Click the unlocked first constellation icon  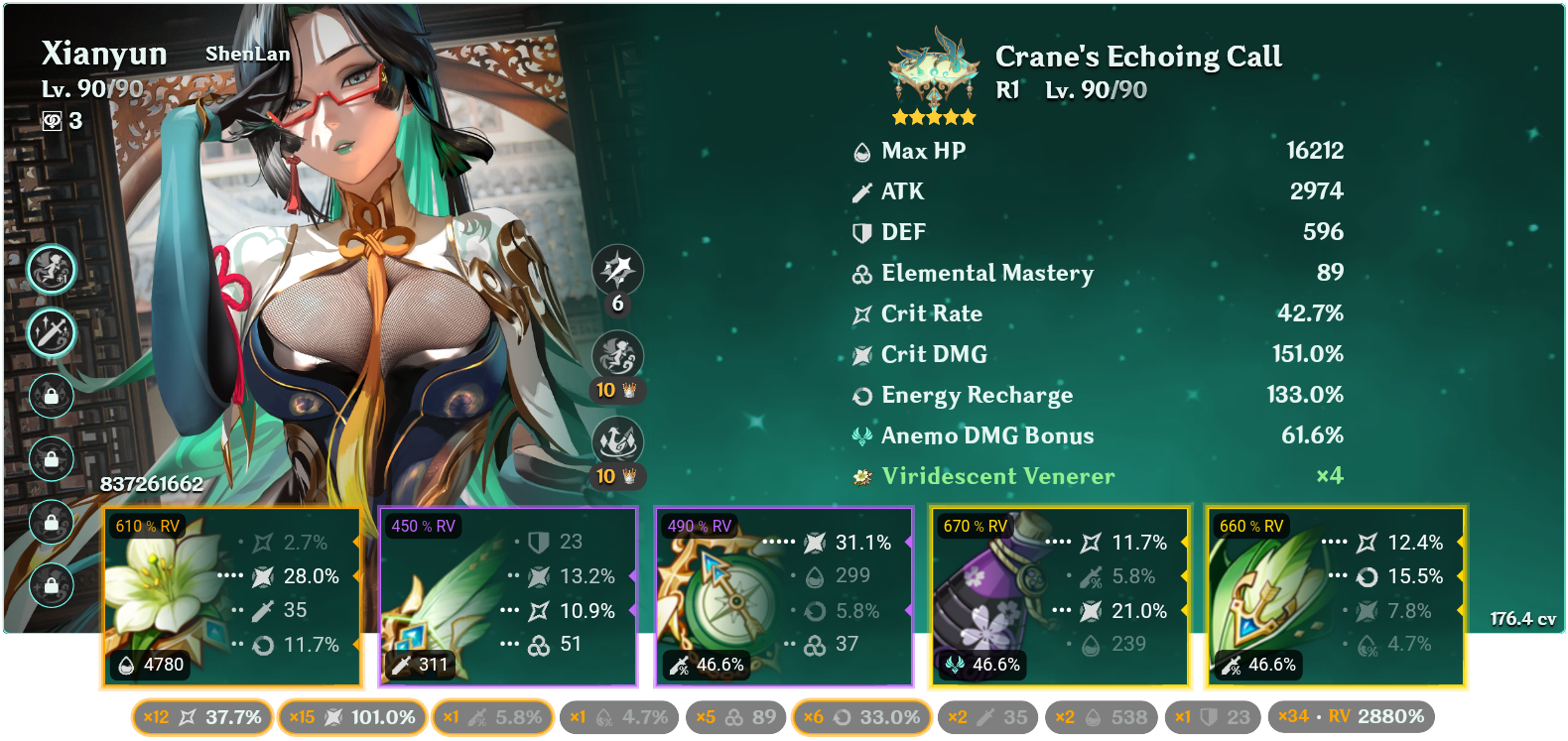click(x=52, y=269)
